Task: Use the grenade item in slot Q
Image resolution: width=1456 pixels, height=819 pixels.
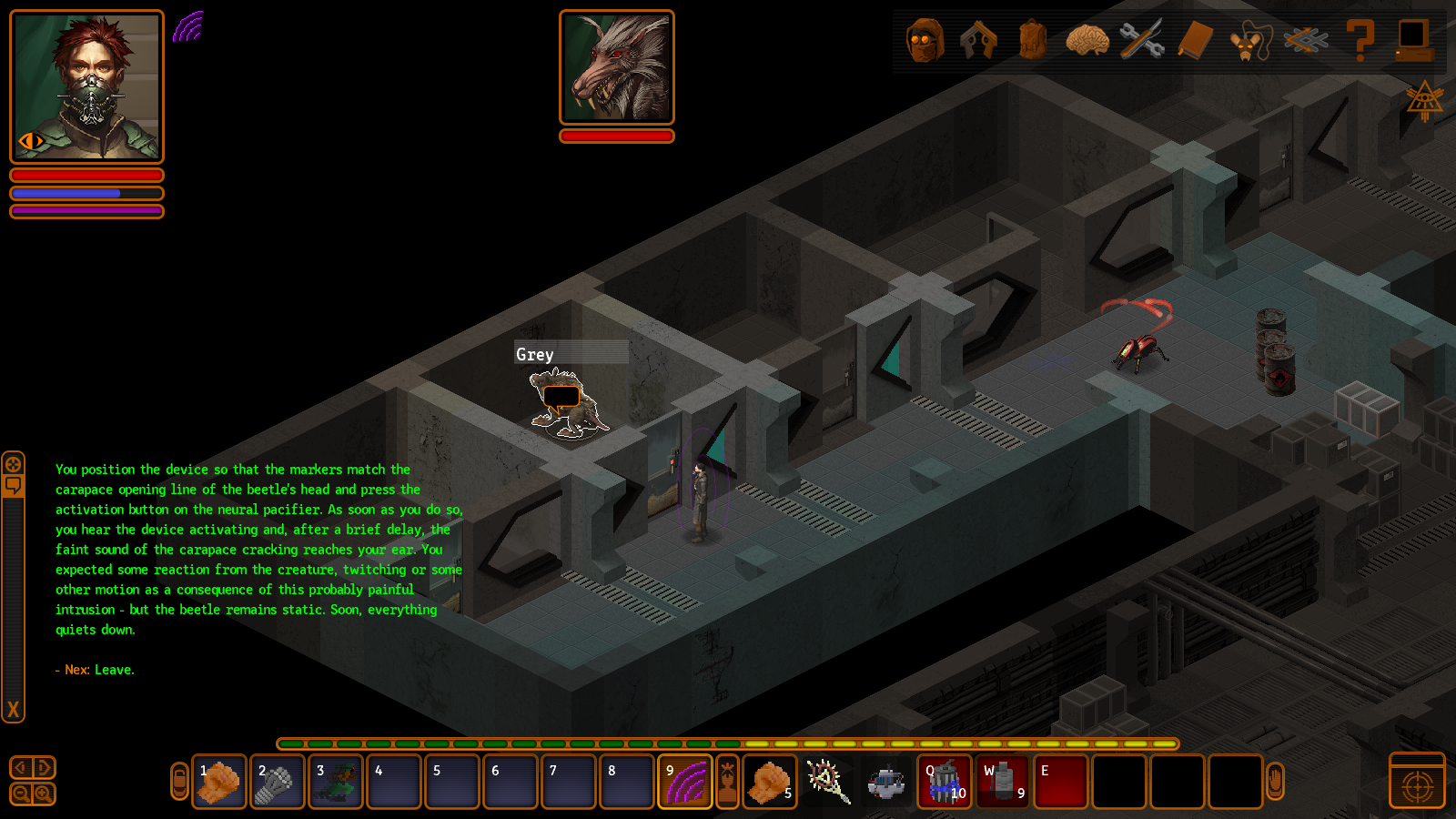Action: point(945,782)
